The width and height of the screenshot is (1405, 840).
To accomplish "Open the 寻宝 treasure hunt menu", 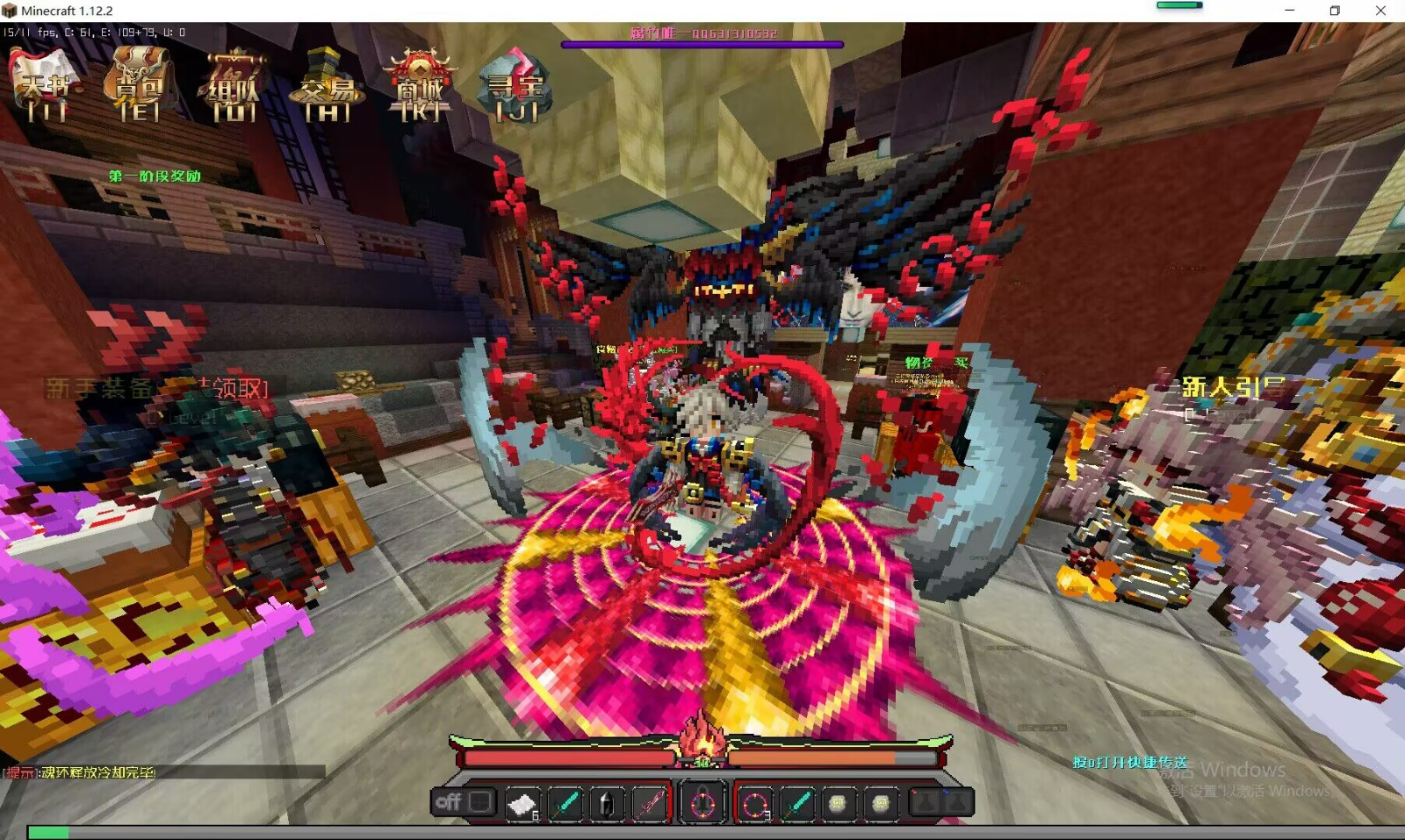I will click(x=516, y=85).
